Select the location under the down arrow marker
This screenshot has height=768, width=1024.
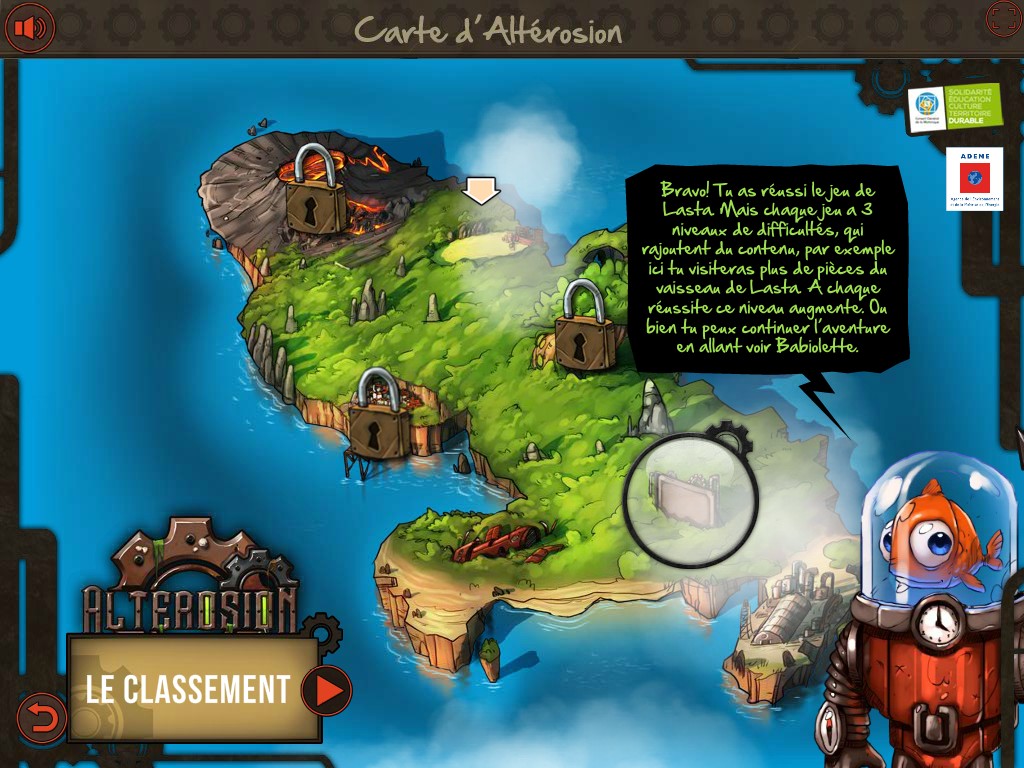click(x=481, y=233)
